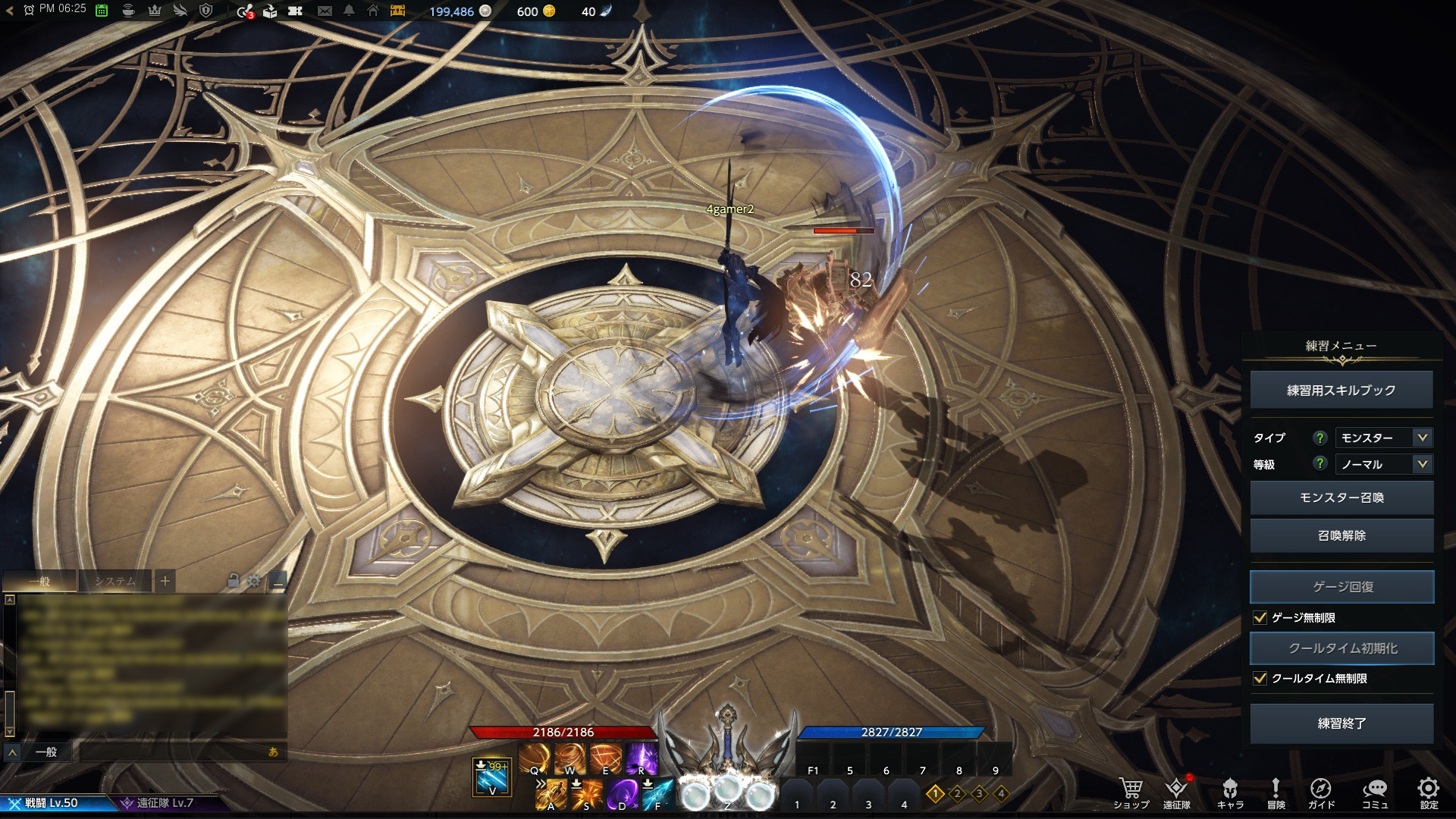Click the ゲージ回復 button
This screenshot has height=819, width=1456.
(x=1341, y=587)
